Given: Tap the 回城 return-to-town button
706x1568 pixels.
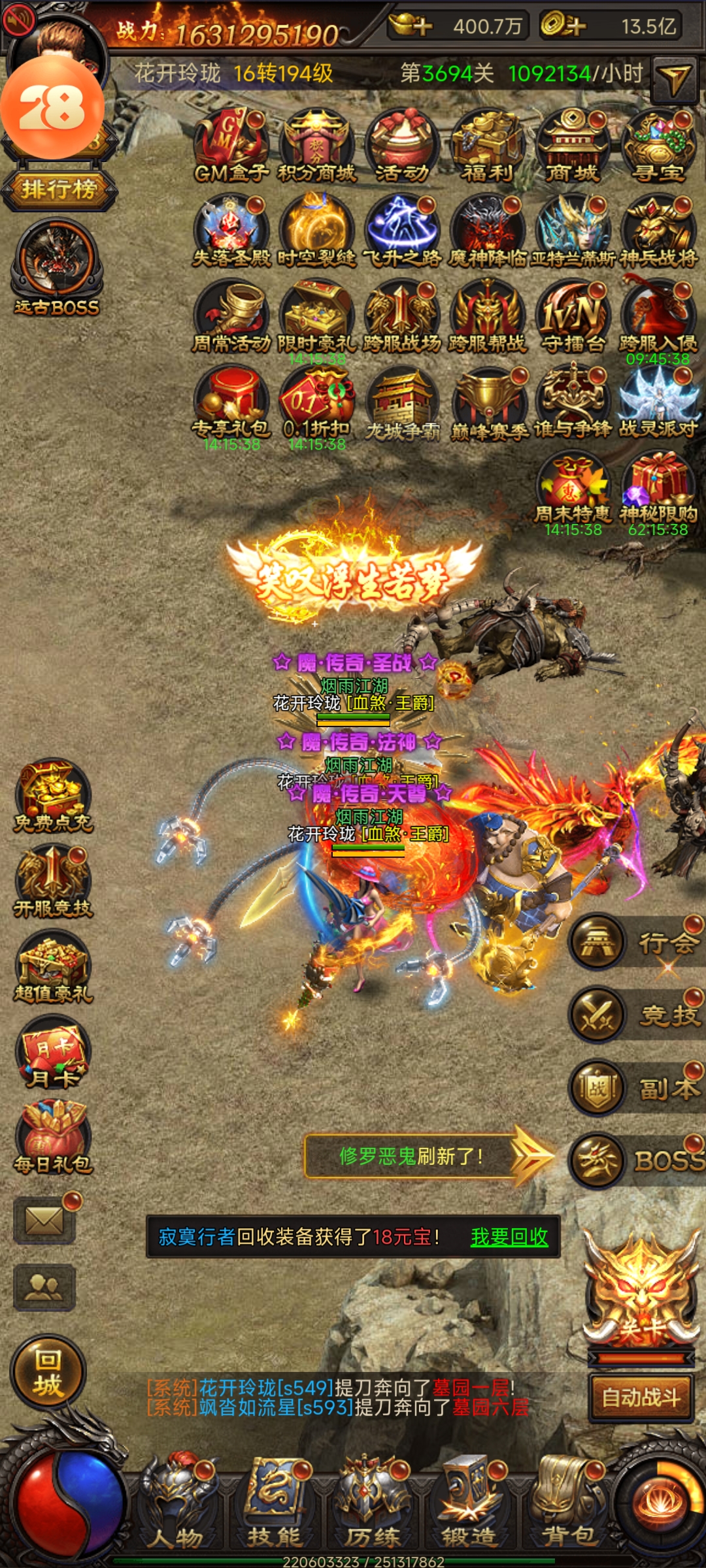Looking at the screenshot, I should [x=48, y=1372].
